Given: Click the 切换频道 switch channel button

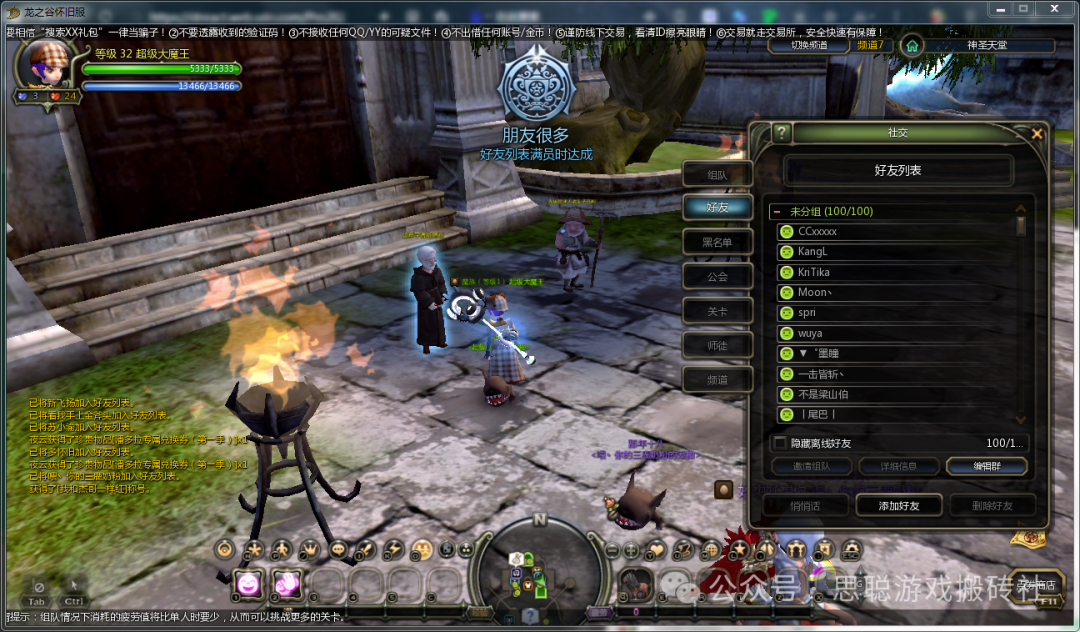Looking at the screenshot, I should coord(808,45).
